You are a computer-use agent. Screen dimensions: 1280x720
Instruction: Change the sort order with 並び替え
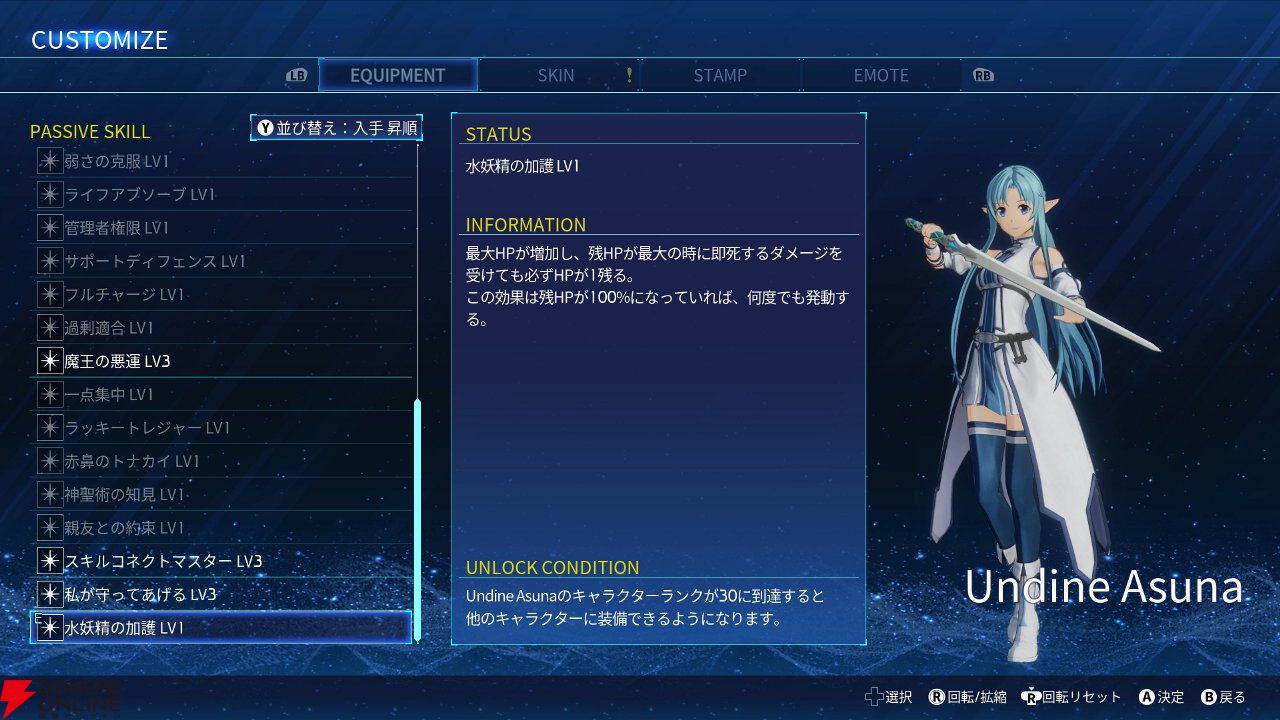click(x=337, y=128)
